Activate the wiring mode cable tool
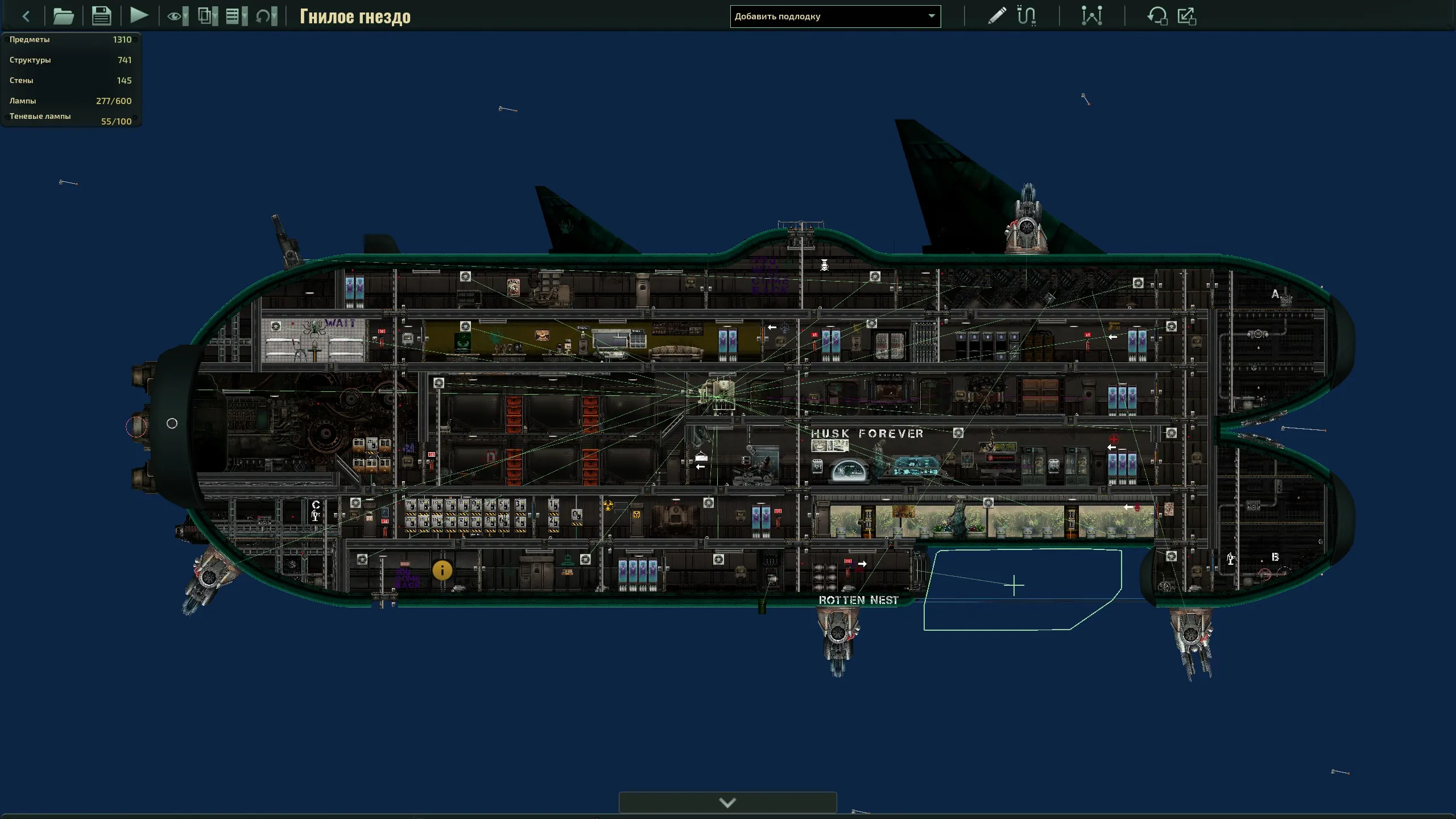This screenshot has width=1456, height=819. (x=1027, y=16)
